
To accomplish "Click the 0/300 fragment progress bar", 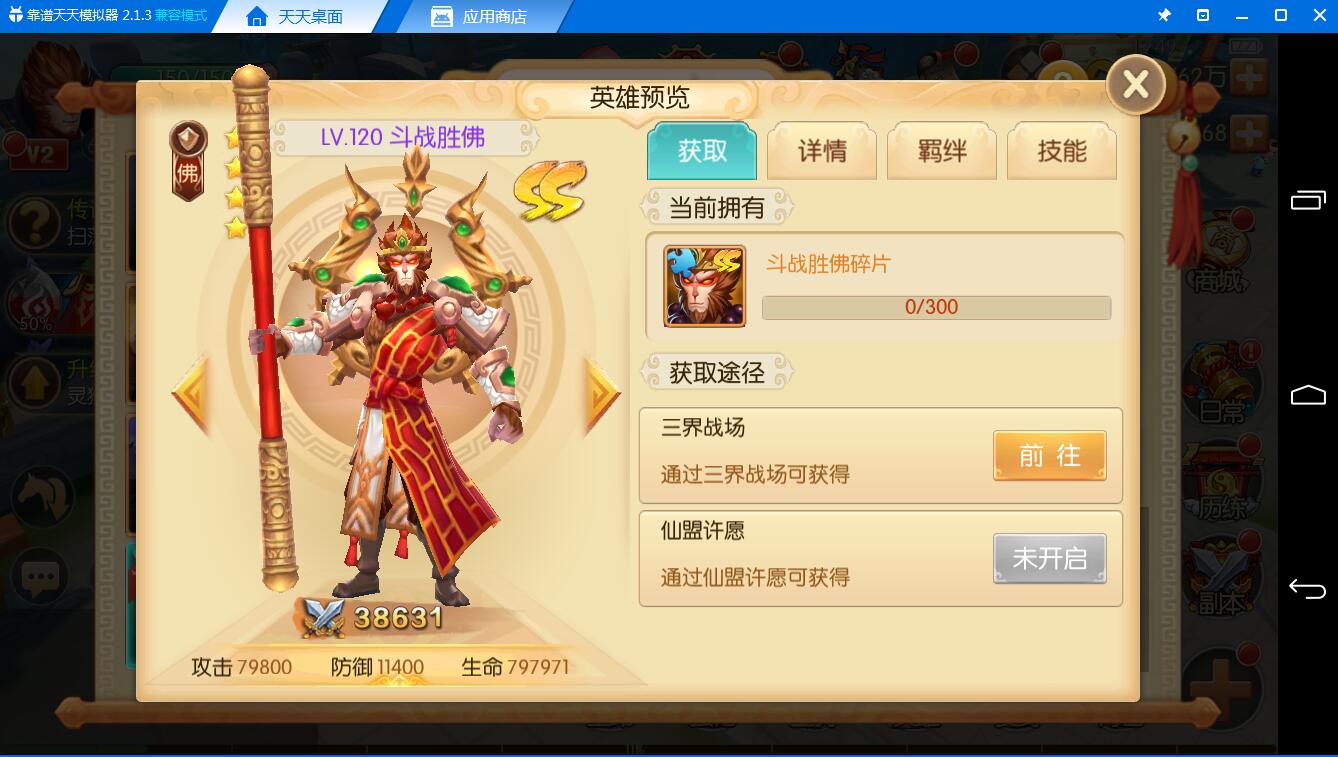I will click(936, 307).
